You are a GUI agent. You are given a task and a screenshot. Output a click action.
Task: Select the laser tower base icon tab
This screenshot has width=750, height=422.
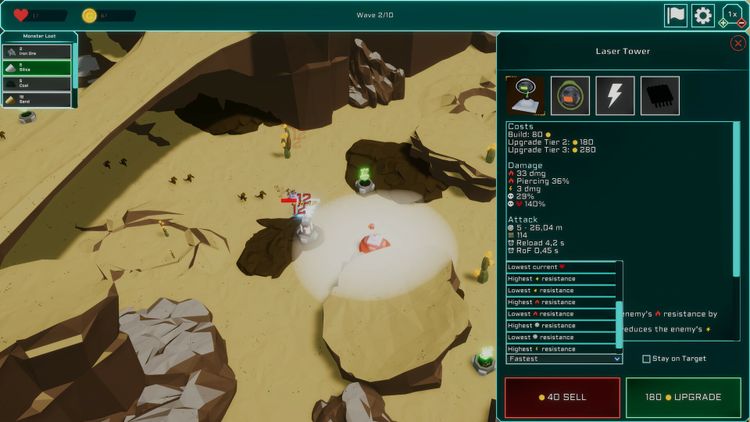(525, 95)
